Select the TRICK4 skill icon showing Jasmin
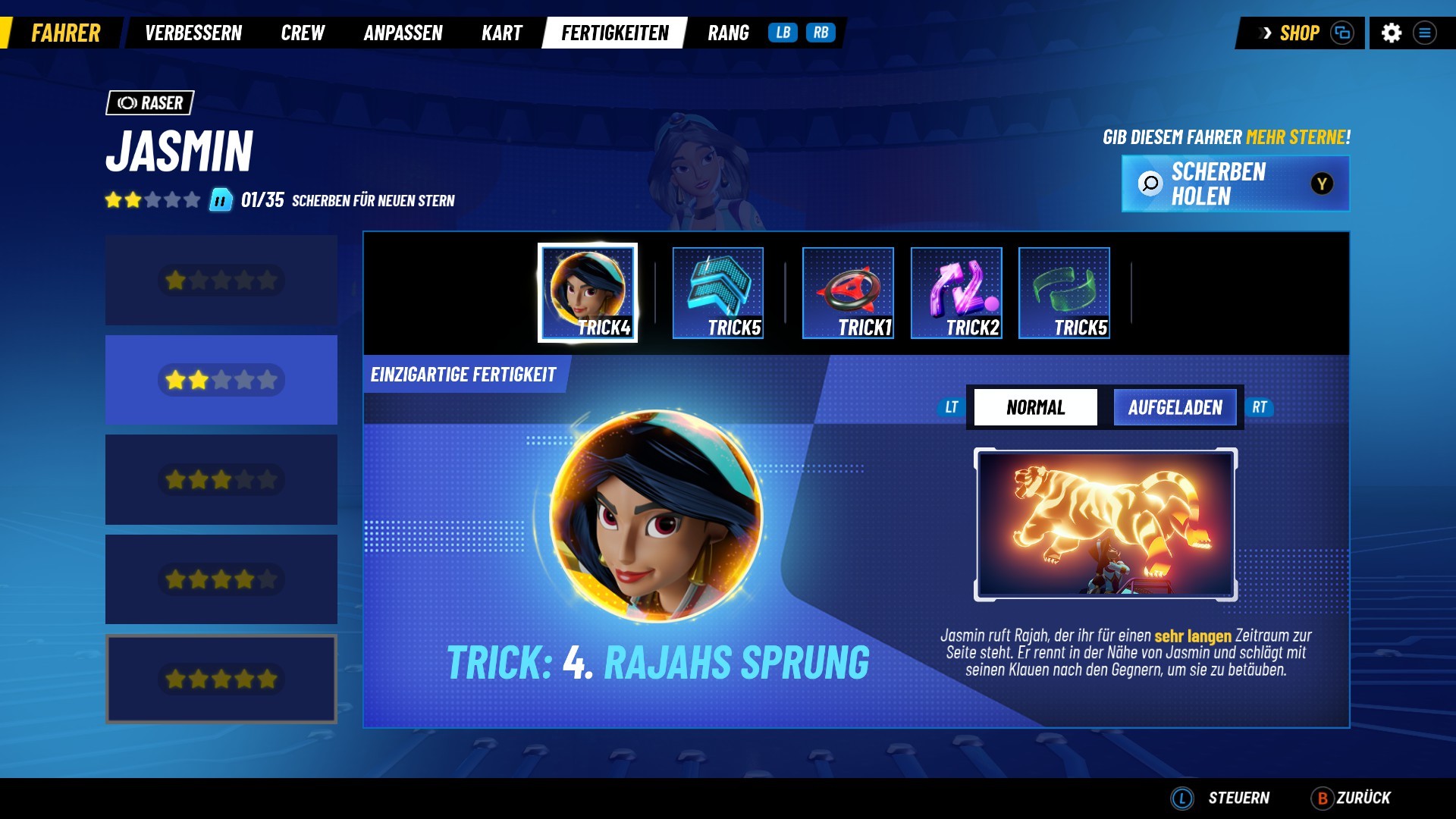1456x819 pixels. tap(588, 292)
